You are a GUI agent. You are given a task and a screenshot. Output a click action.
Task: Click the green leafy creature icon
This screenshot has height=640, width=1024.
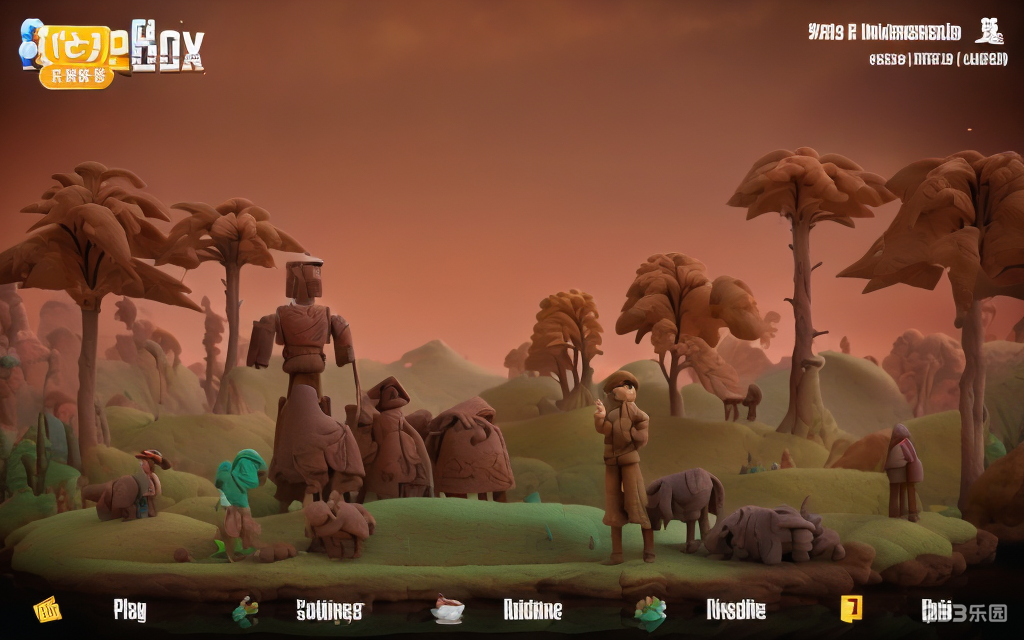point(650,609)
